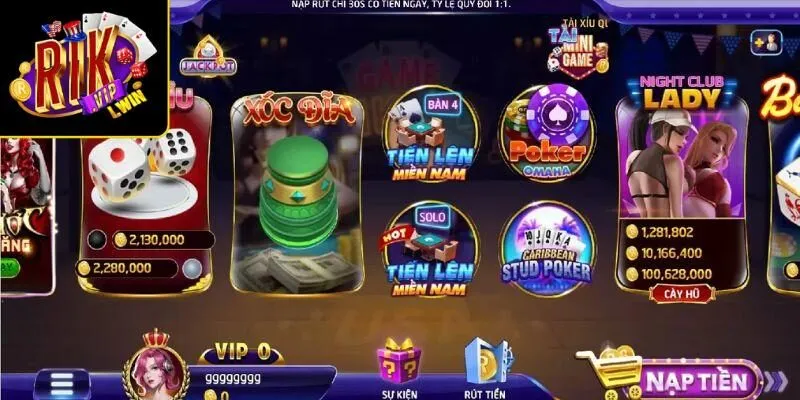
Task: Open Tiến Lên Miền Nam Solo game
Action: click(432, 250)
